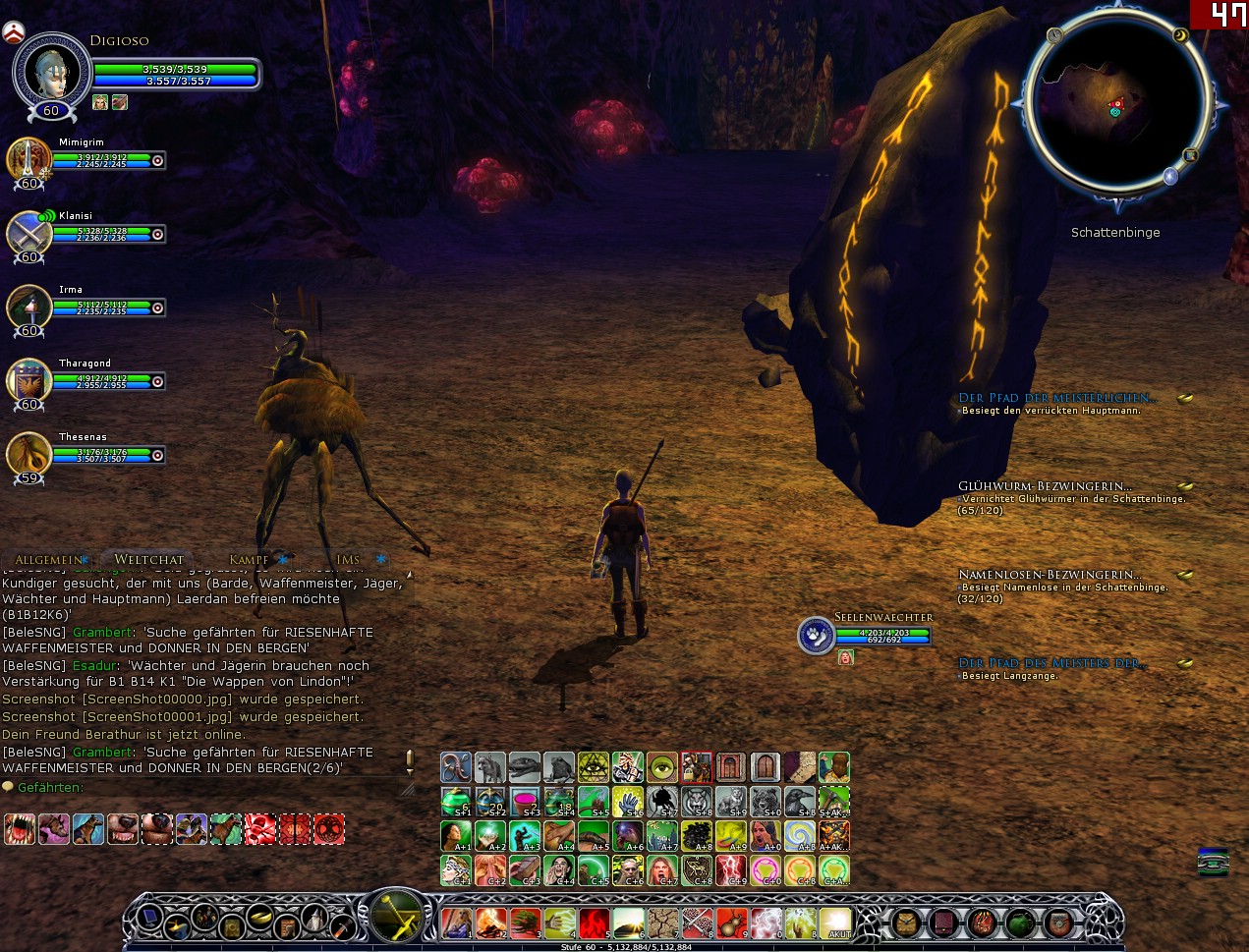This screenshot has width=1249, height=952.
Task: Open the Schattenbinge minimap
Action: pyautogui.click(x=1116, y=109)
